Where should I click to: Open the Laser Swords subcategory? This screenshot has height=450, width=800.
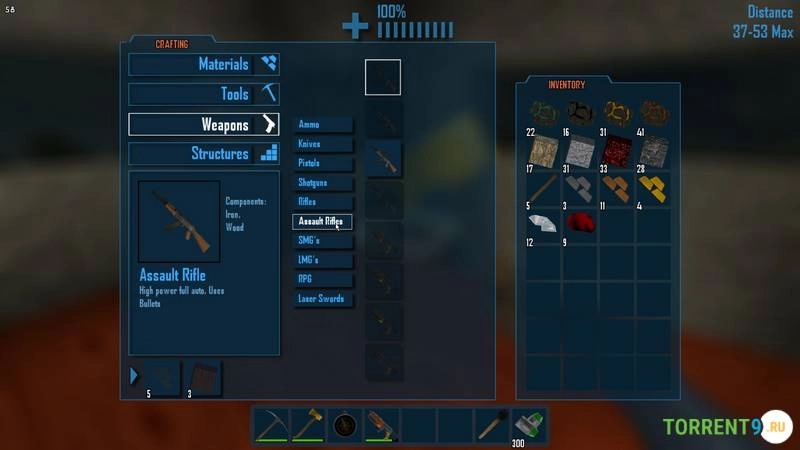tap(324, 299)
